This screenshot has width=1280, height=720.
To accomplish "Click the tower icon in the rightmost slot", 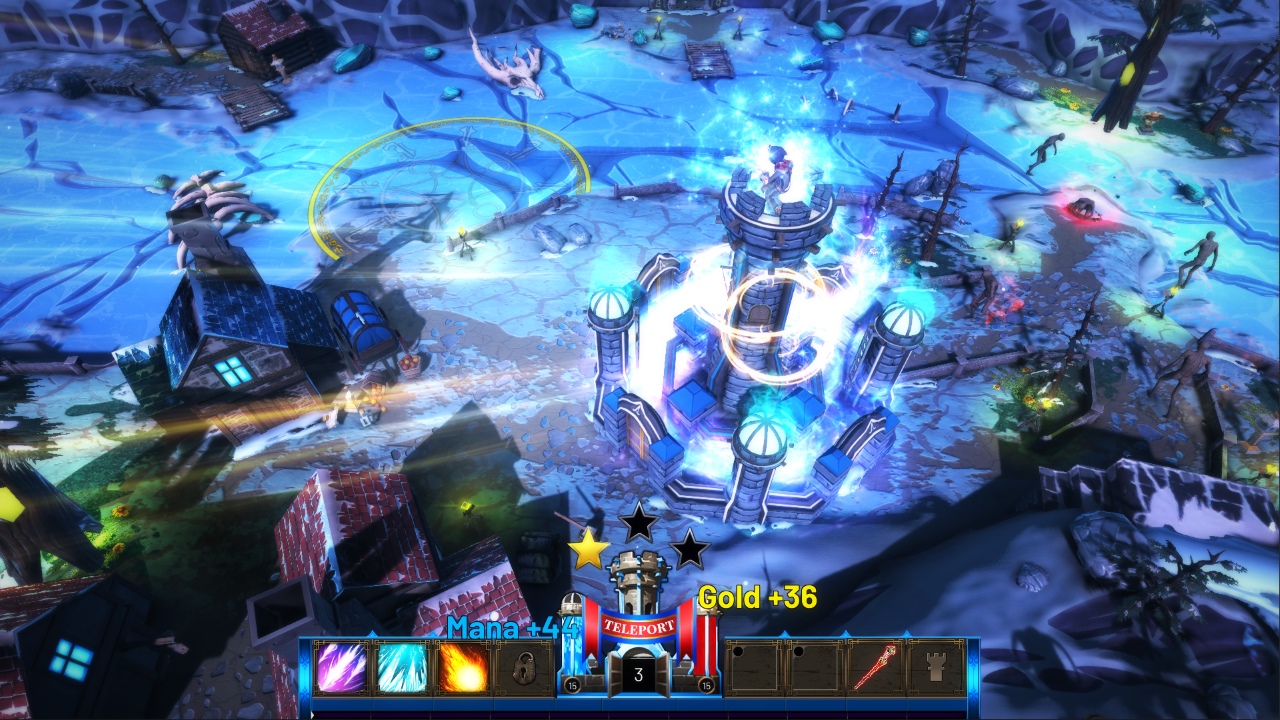I will click(x=935, y=667).
